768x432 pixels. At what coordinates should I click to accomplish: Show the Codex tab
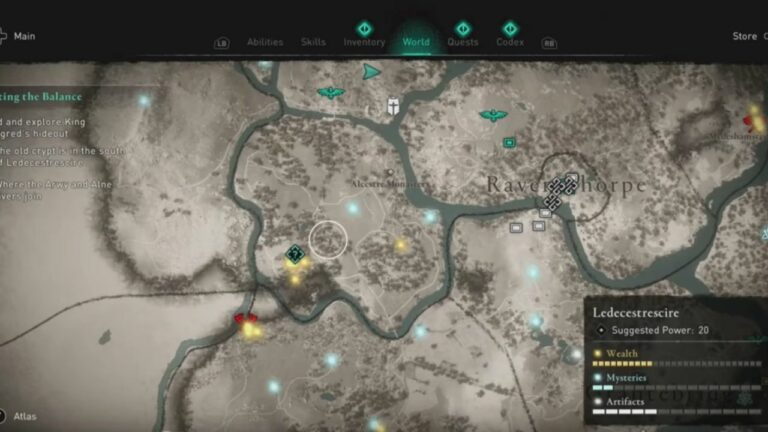pos(510,42)
